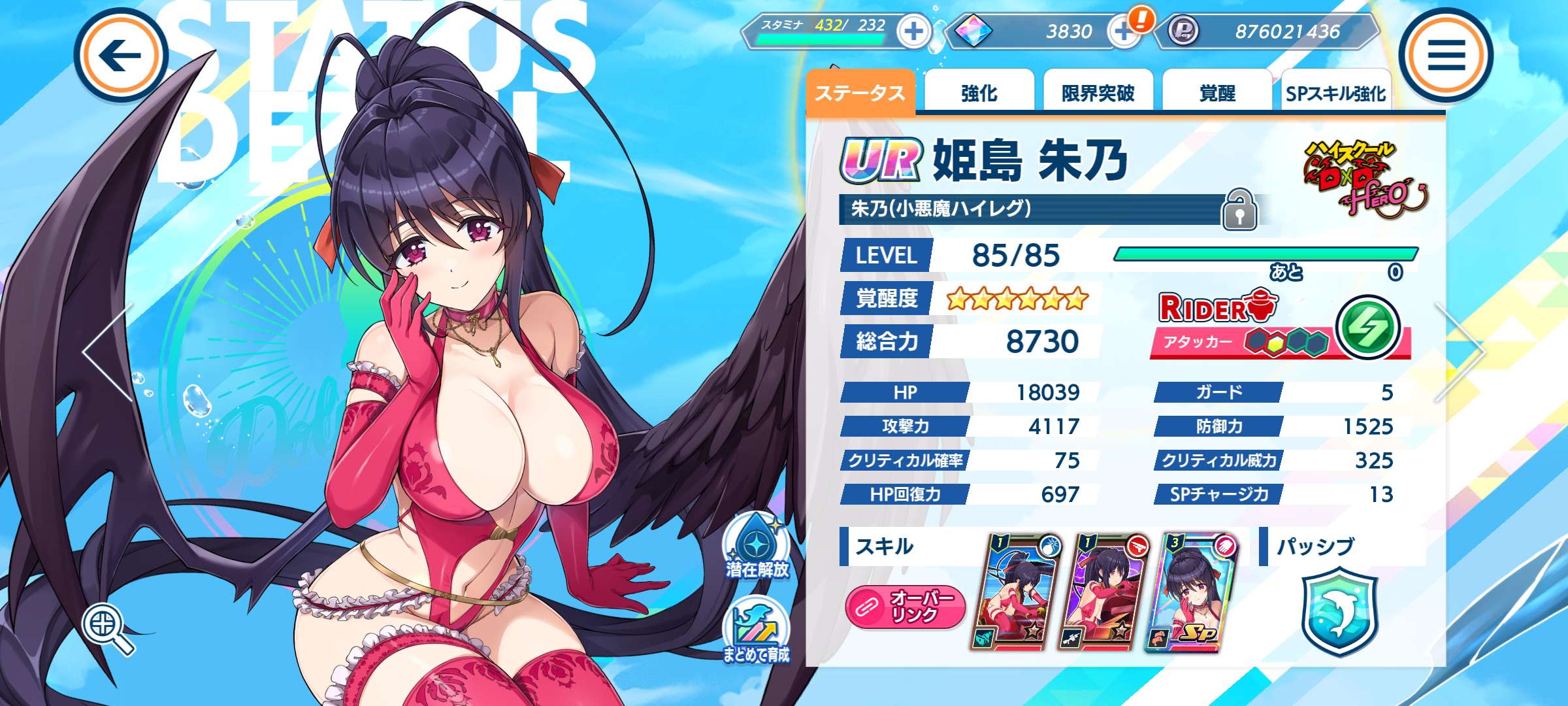Select the 限界突破 tab
1568x706 pixels.
pos(1098,93)
